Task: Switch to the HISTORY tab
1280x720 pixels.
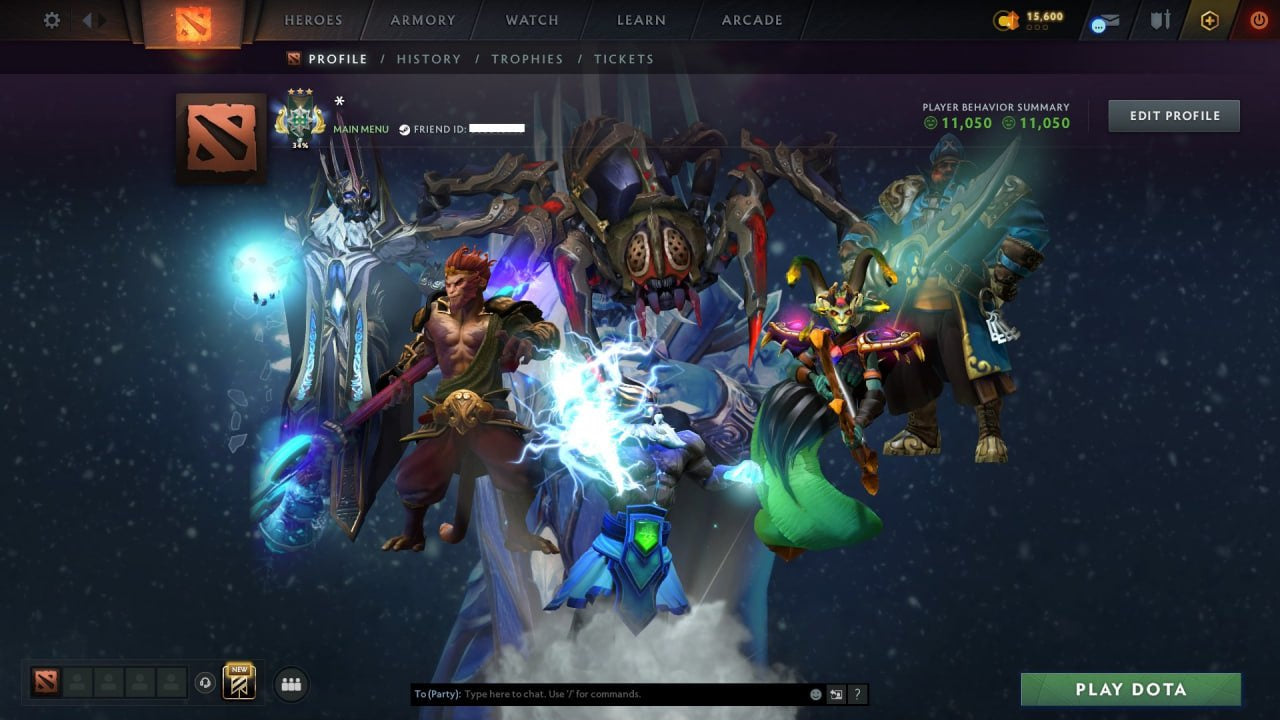Action: click(428, 59)
